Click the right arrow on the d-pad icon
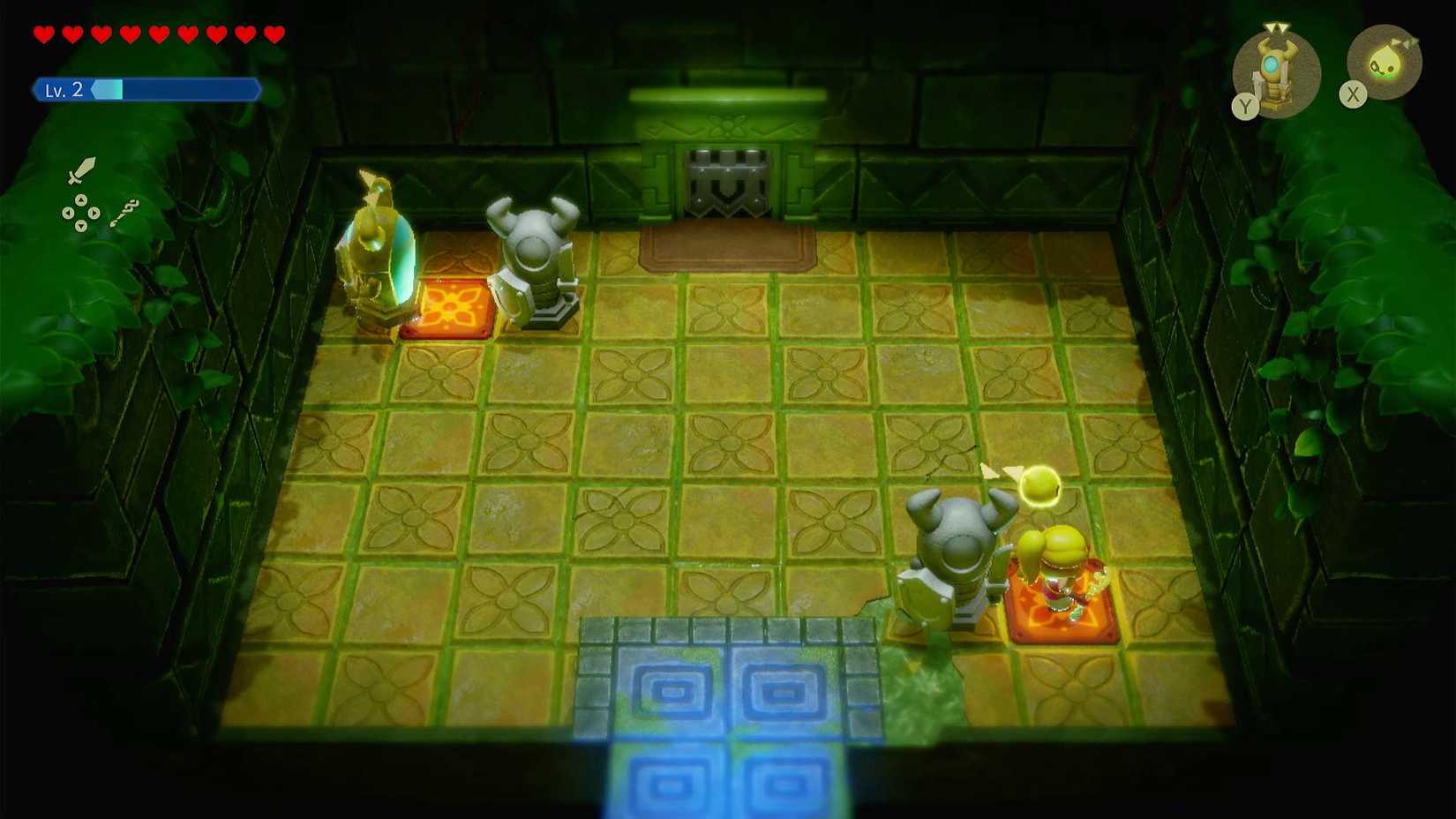Image resolution: width=1456 pixels, height=819 pixels. (94, 213)
